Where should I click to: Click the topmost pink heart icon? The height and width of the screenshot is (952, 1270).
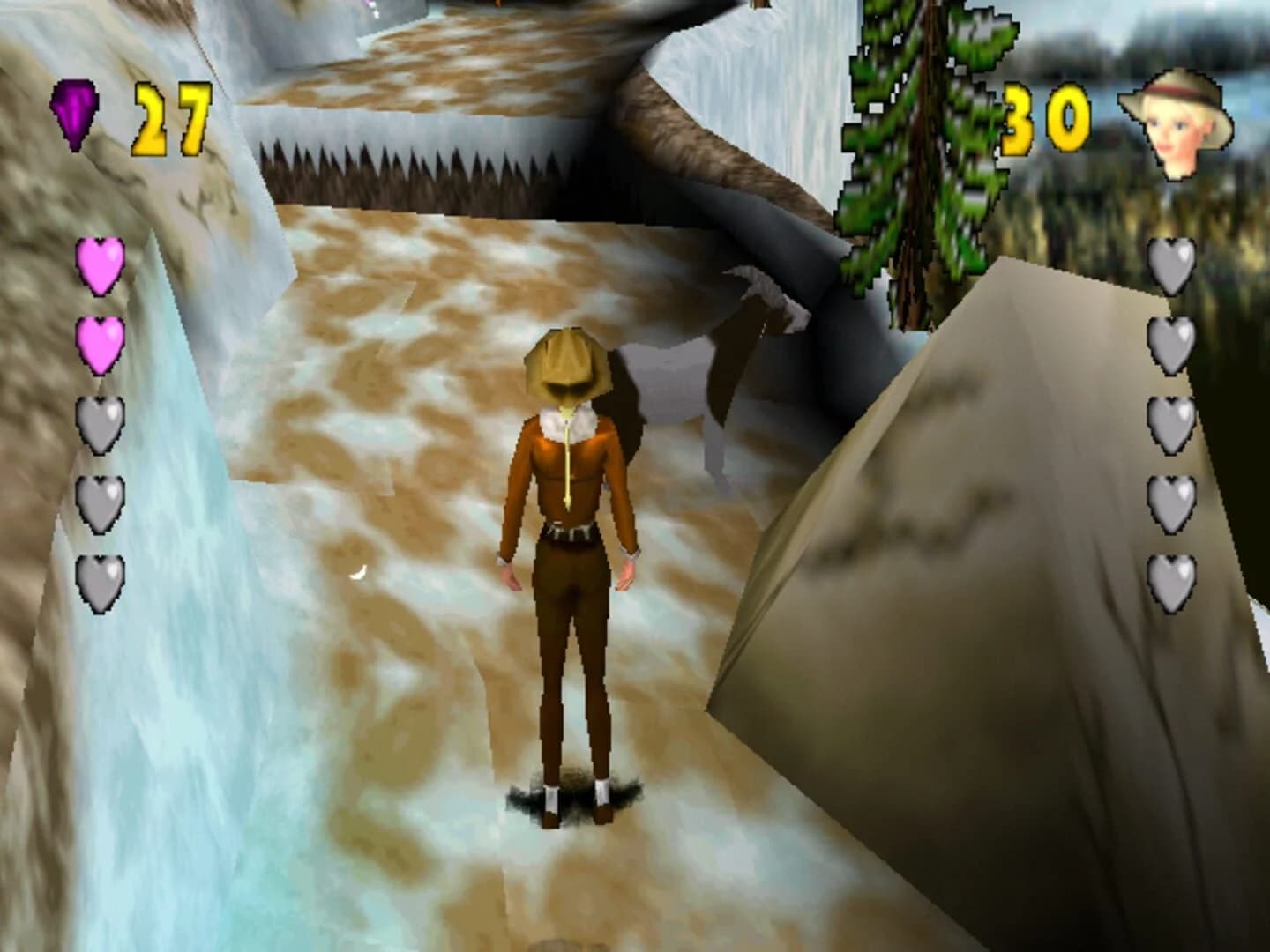tap(100, 268)
